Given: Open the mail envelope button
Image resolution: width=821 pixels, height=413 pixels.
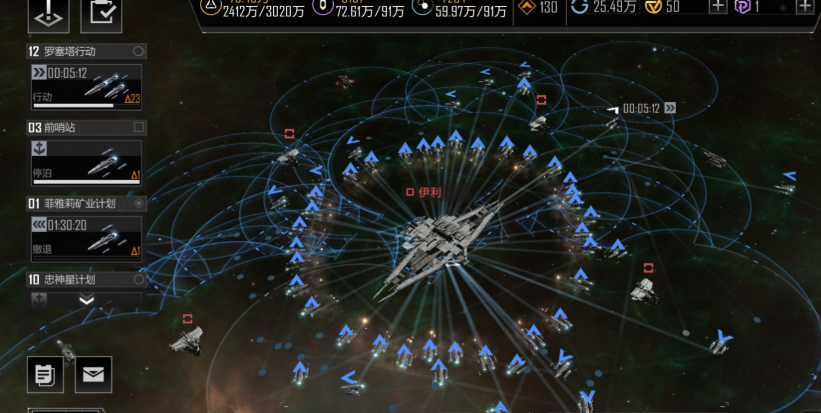Looking at the screenshot, I should pyautogui.click(x=94, y=374).
